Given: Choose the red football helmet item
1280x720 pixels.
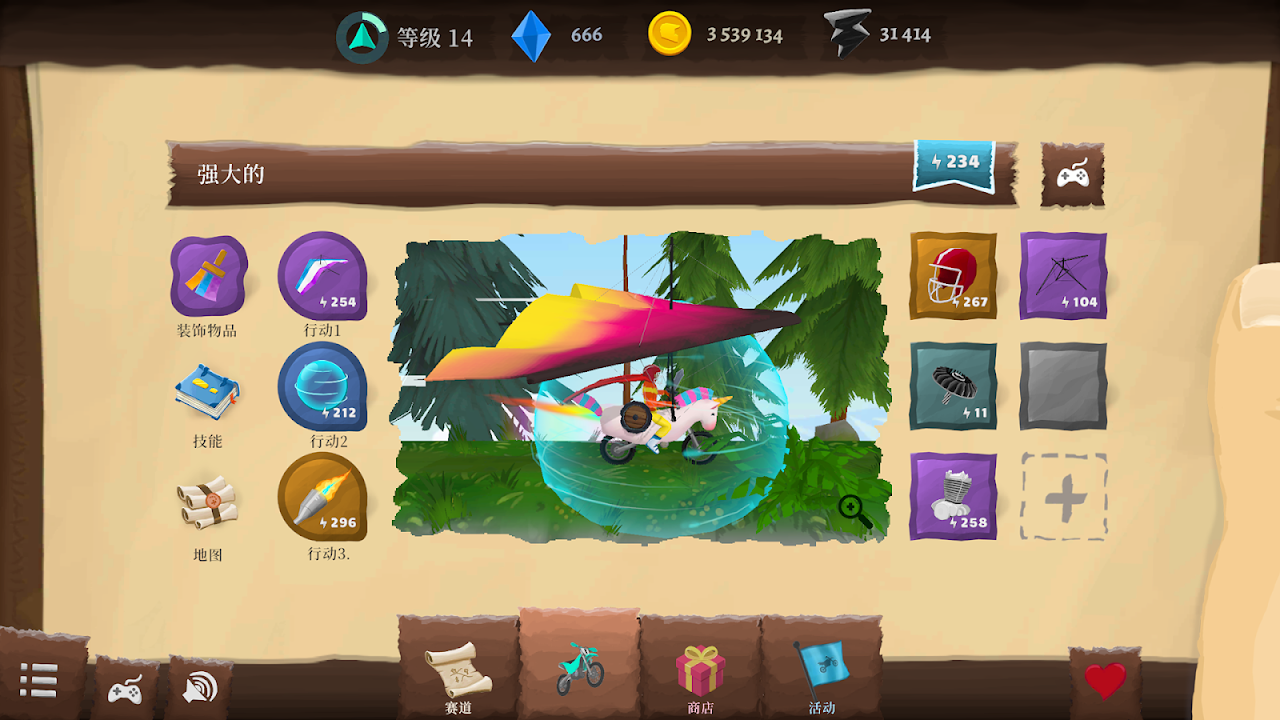Looking at the screenshot, I should (x=953, y=276).
